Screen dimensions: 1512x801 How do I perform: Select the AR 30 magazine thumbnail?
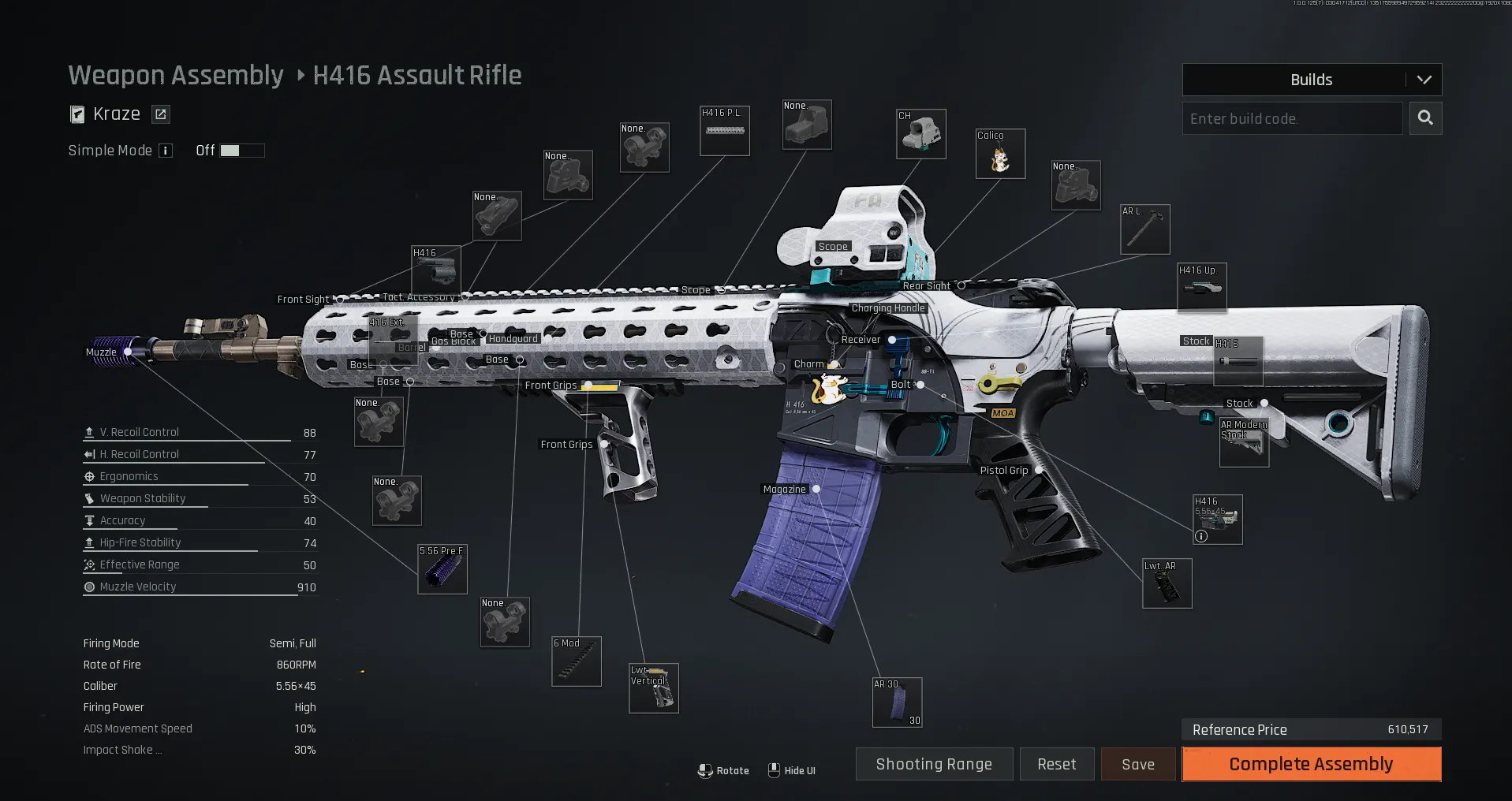click(x=897, y=701)
